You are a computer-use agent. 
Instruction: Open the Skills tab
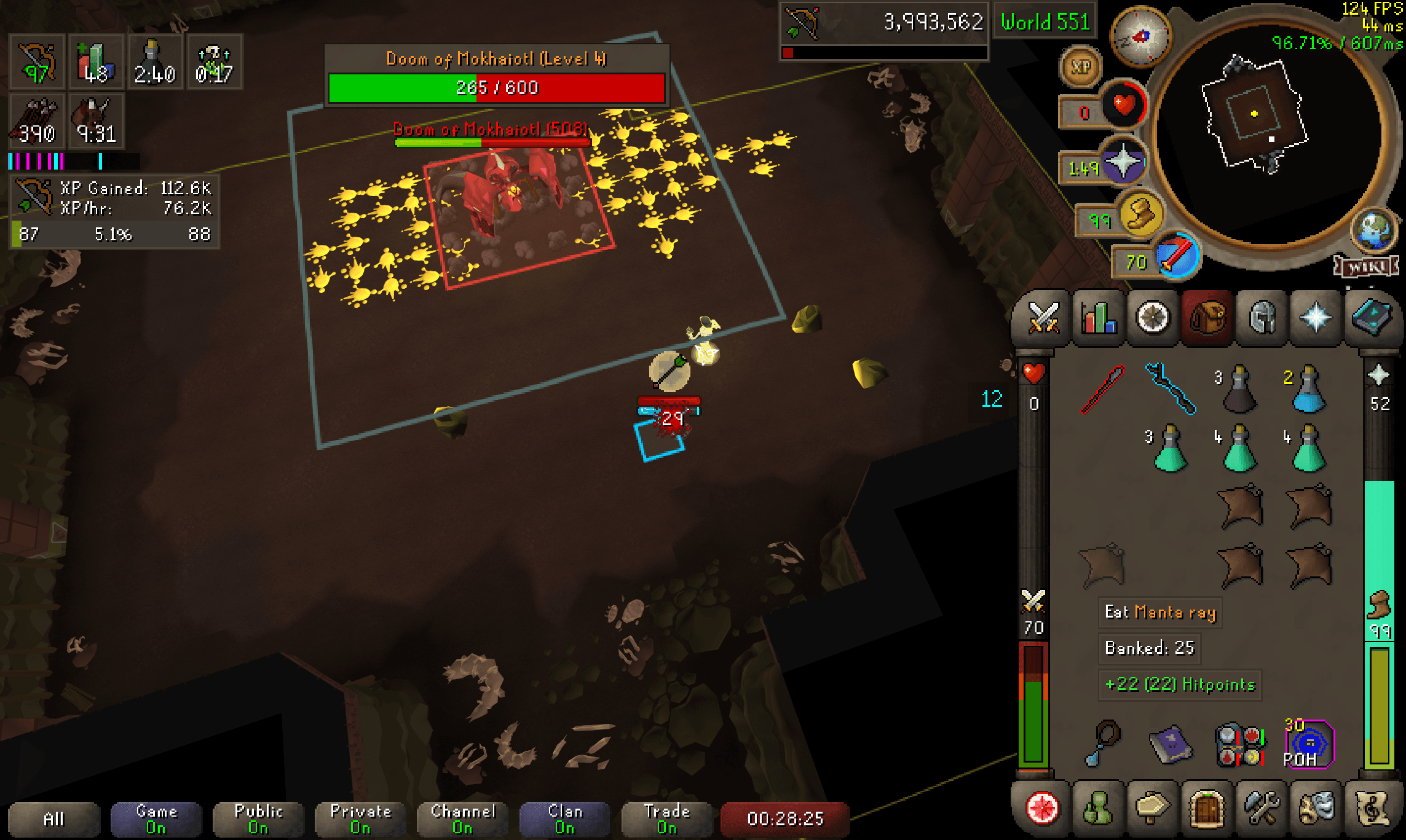[x=1099, y=316]
